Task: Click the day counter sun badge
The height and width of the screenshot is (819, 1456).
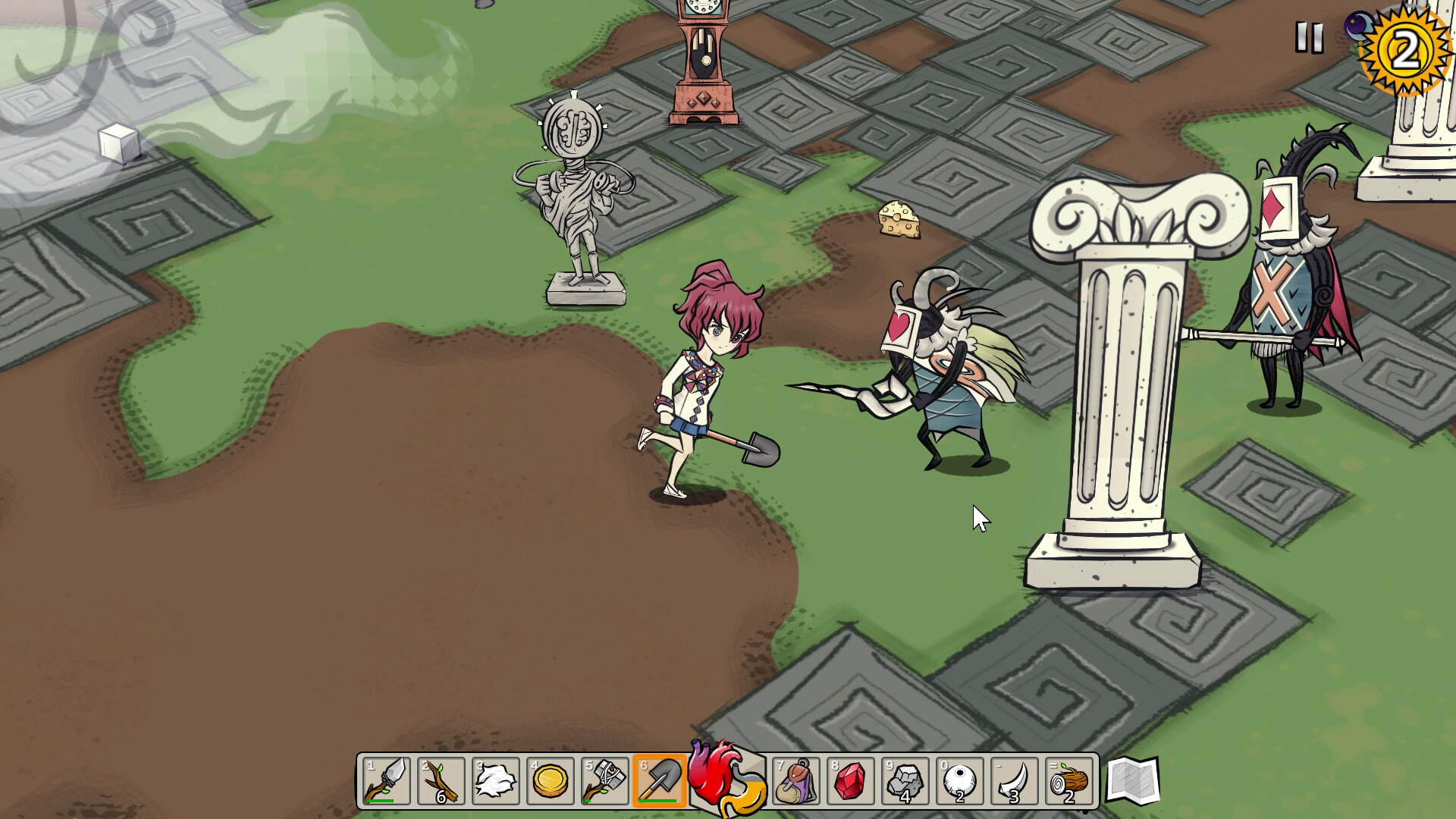Action: [1407, 49]
